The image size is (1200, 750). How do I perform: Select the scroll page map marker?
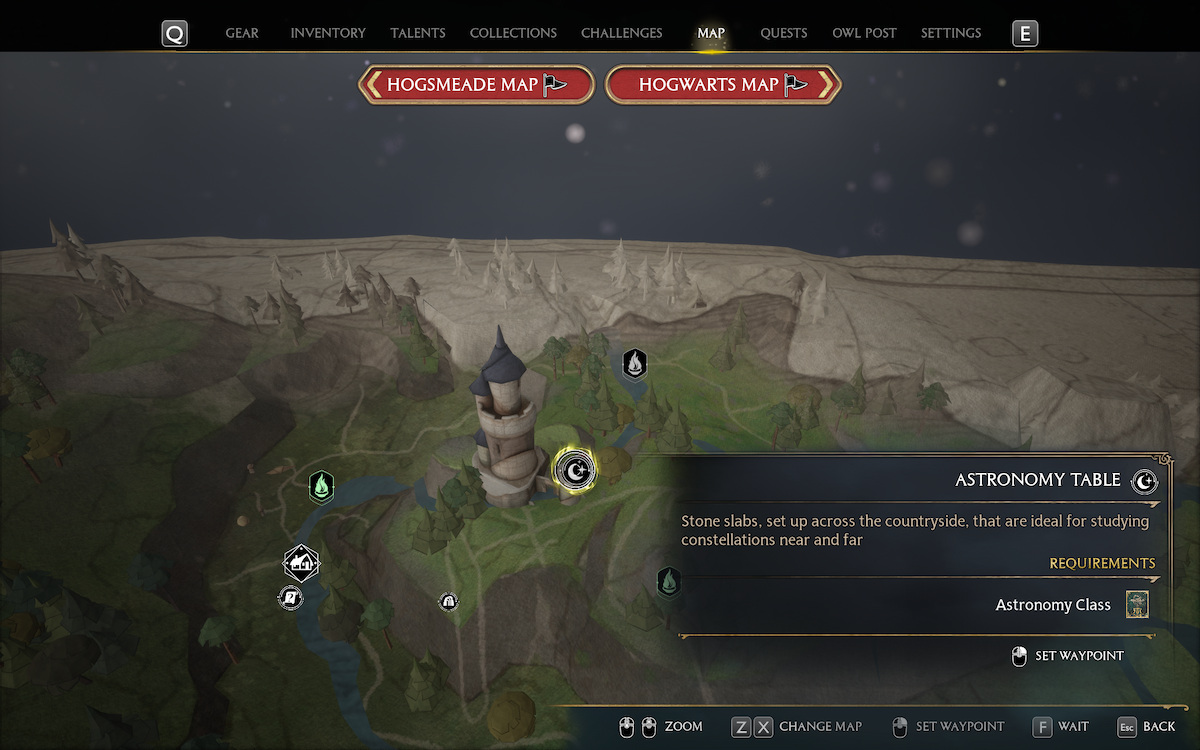click(290, 598)
